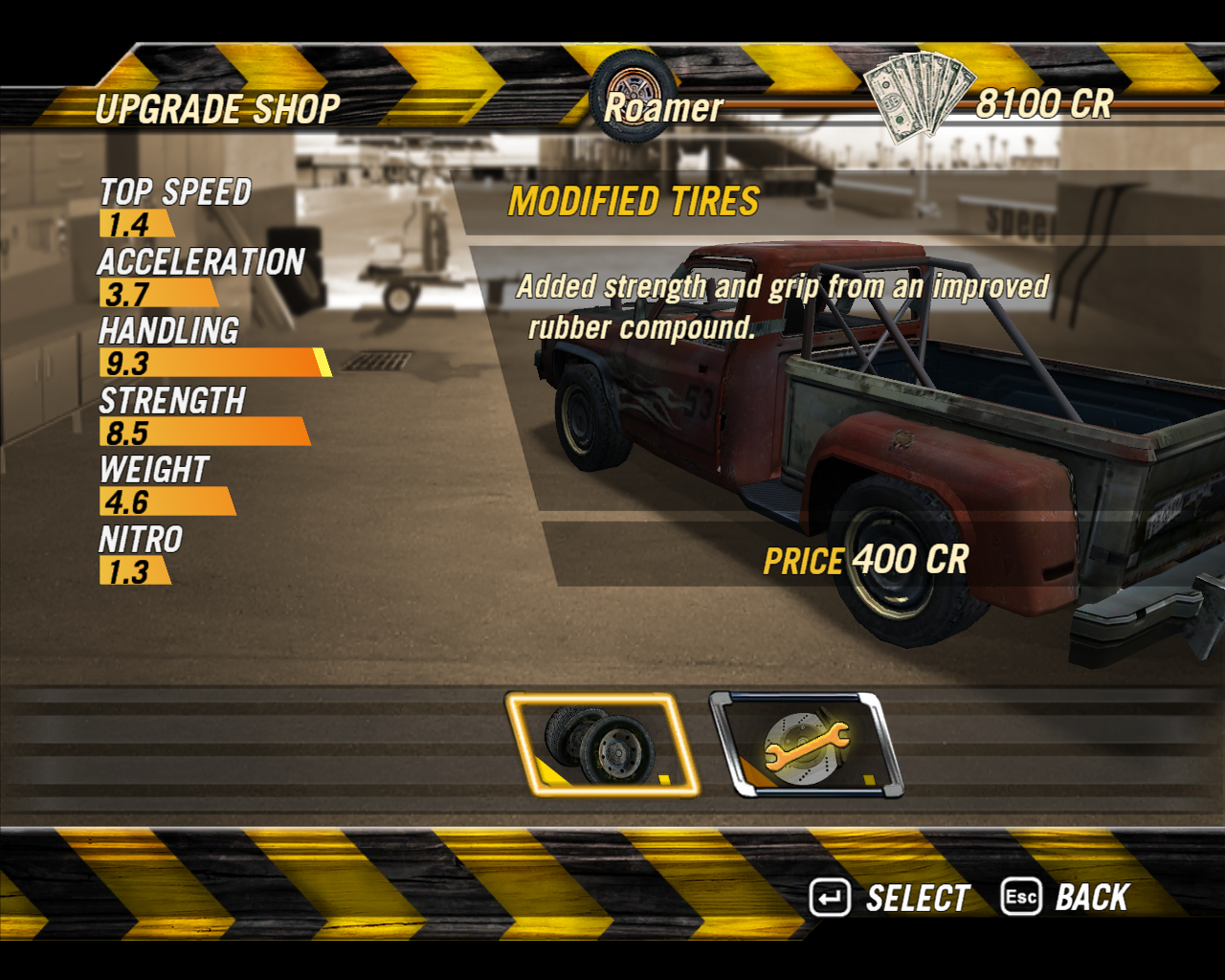The height and width of the screenshot is (980, 1225).
Task: Select the modified tires upgrade icon
Action: pyautogui.click(x=603, y=745)
